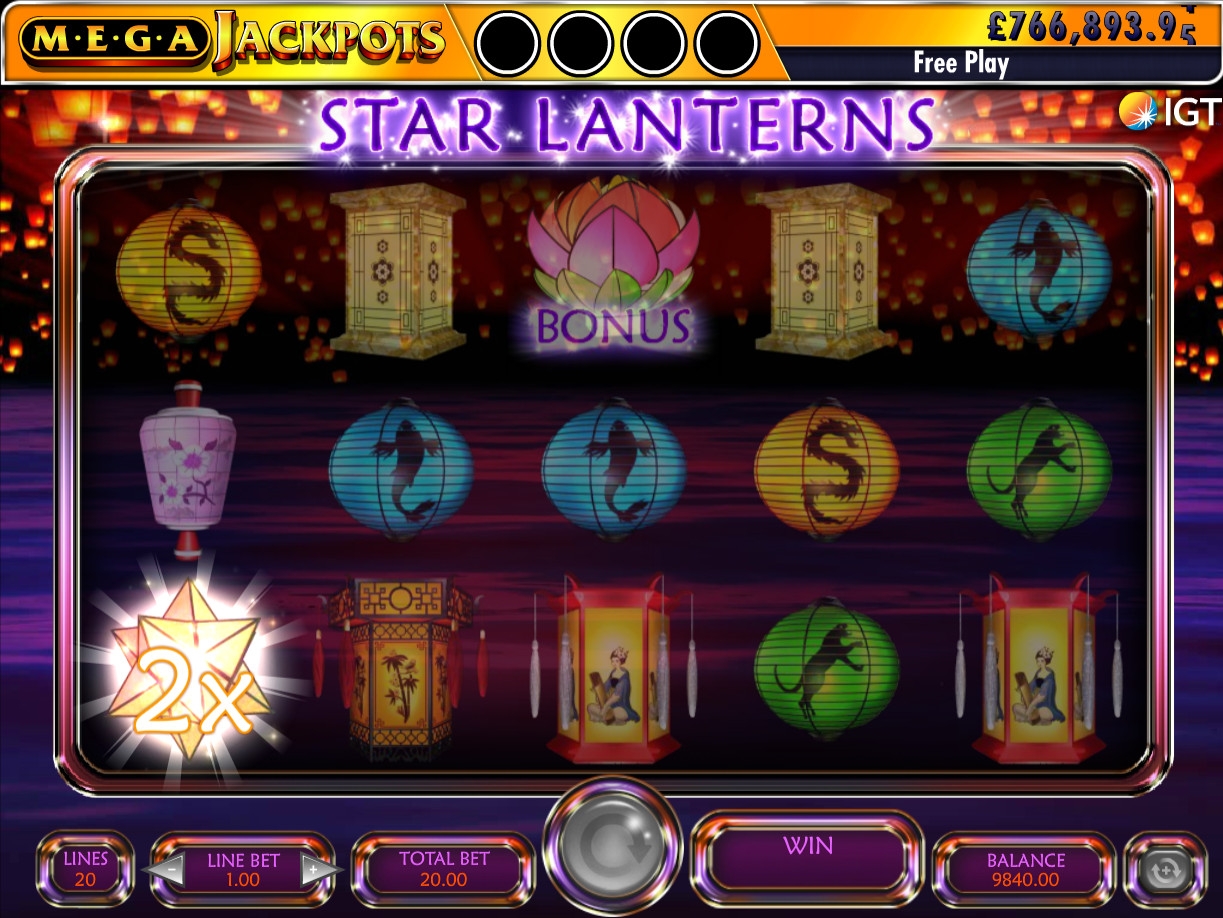The image size is (1223, 918).
Task: Click the Mega Jackpots logo
Action: coord(230,40)
